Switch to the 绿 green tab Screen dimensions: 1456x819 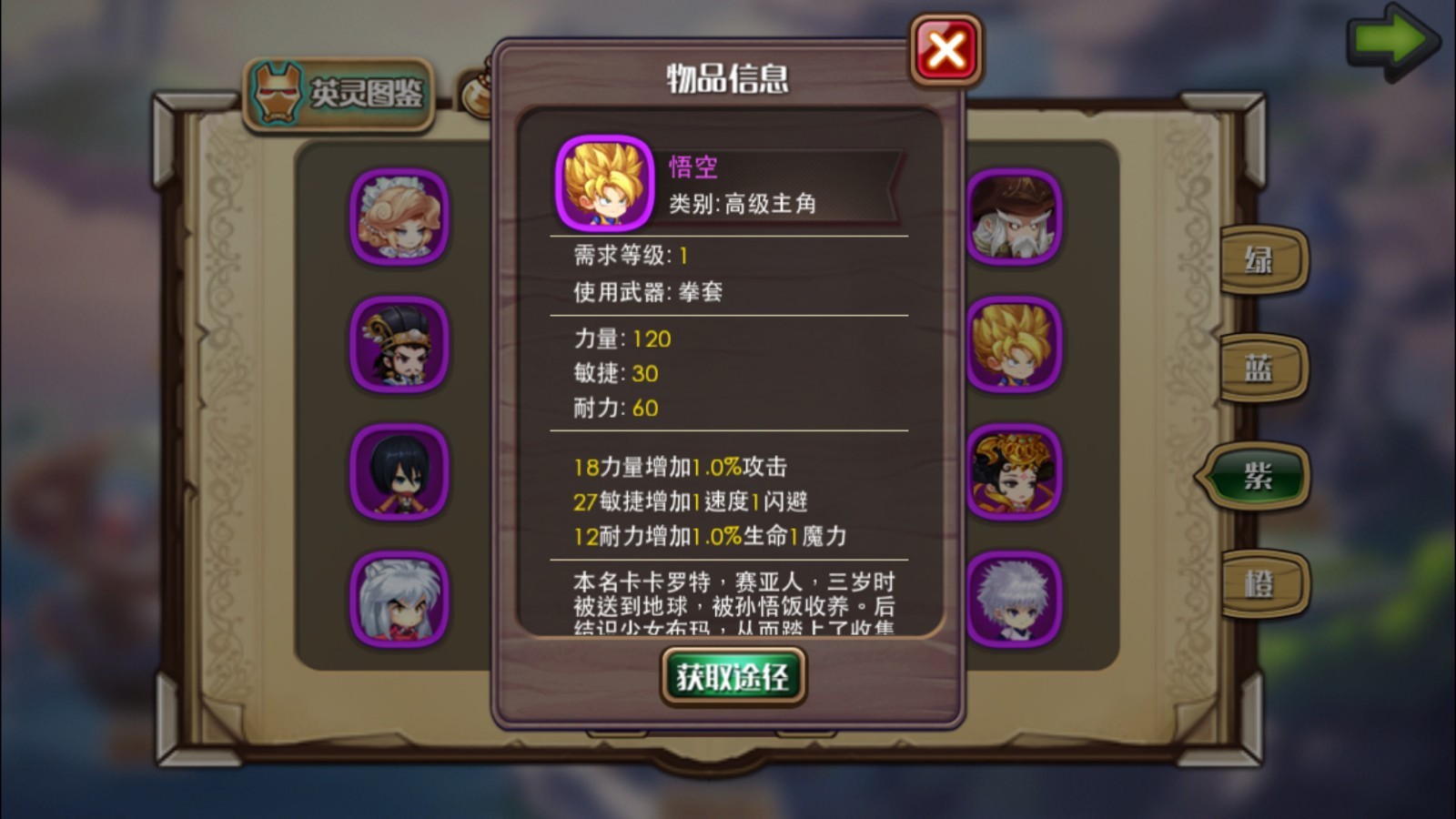1262,260
